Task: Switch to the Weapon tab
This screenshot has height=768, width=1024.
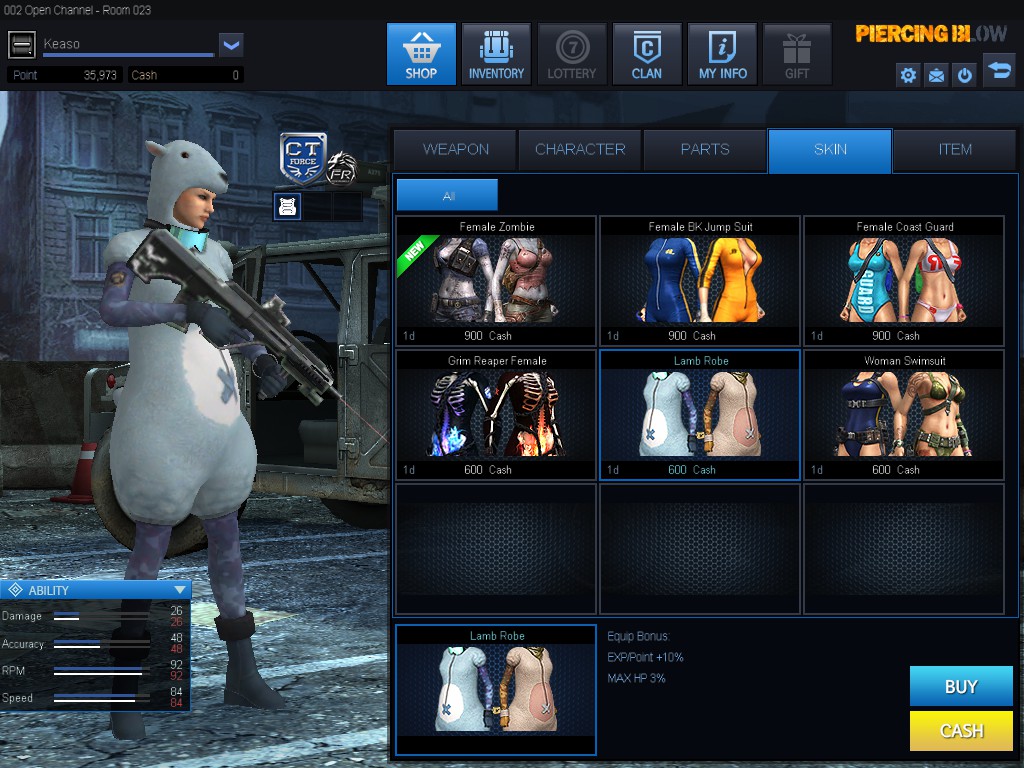Action: pos(455,150)
